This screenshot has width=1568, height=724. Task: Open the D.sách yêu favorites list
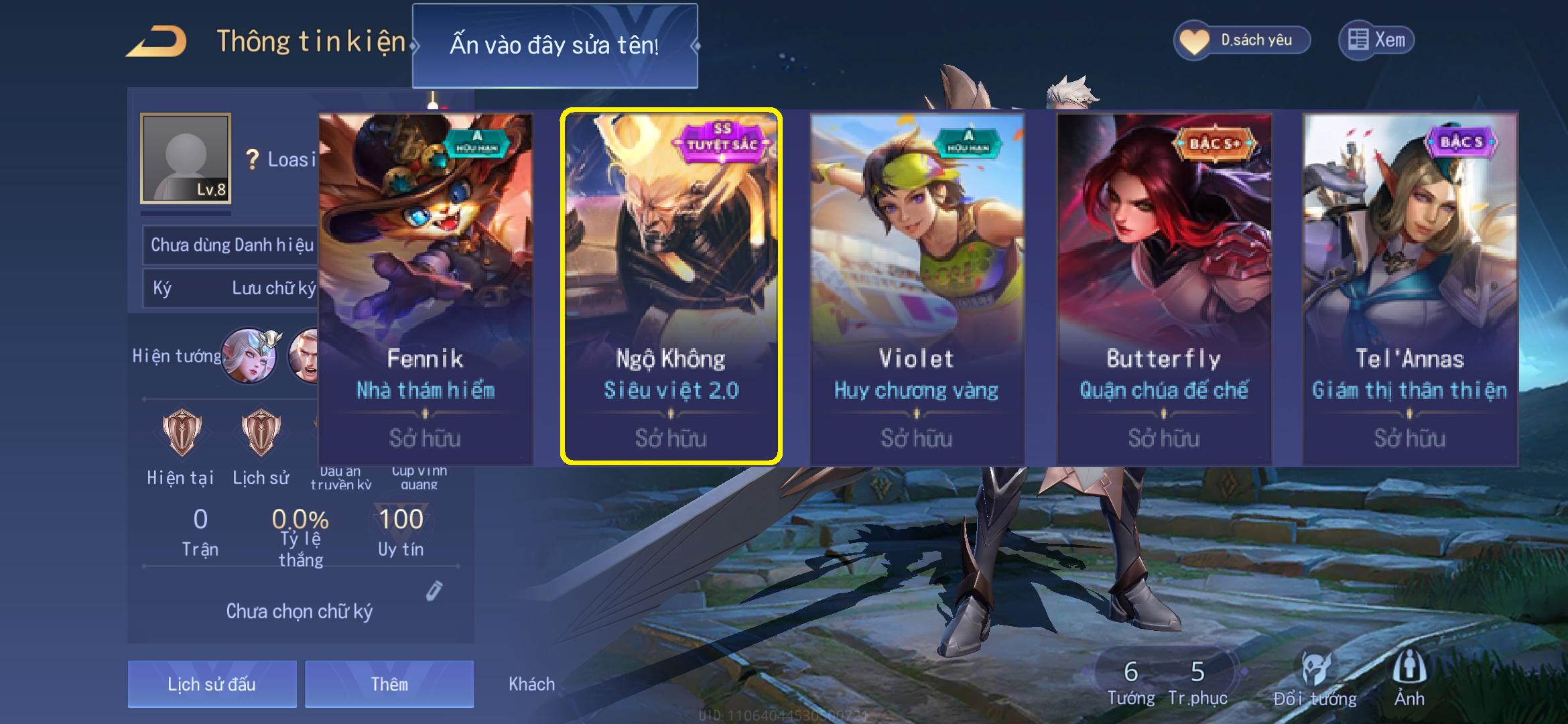coord(1242,40)
